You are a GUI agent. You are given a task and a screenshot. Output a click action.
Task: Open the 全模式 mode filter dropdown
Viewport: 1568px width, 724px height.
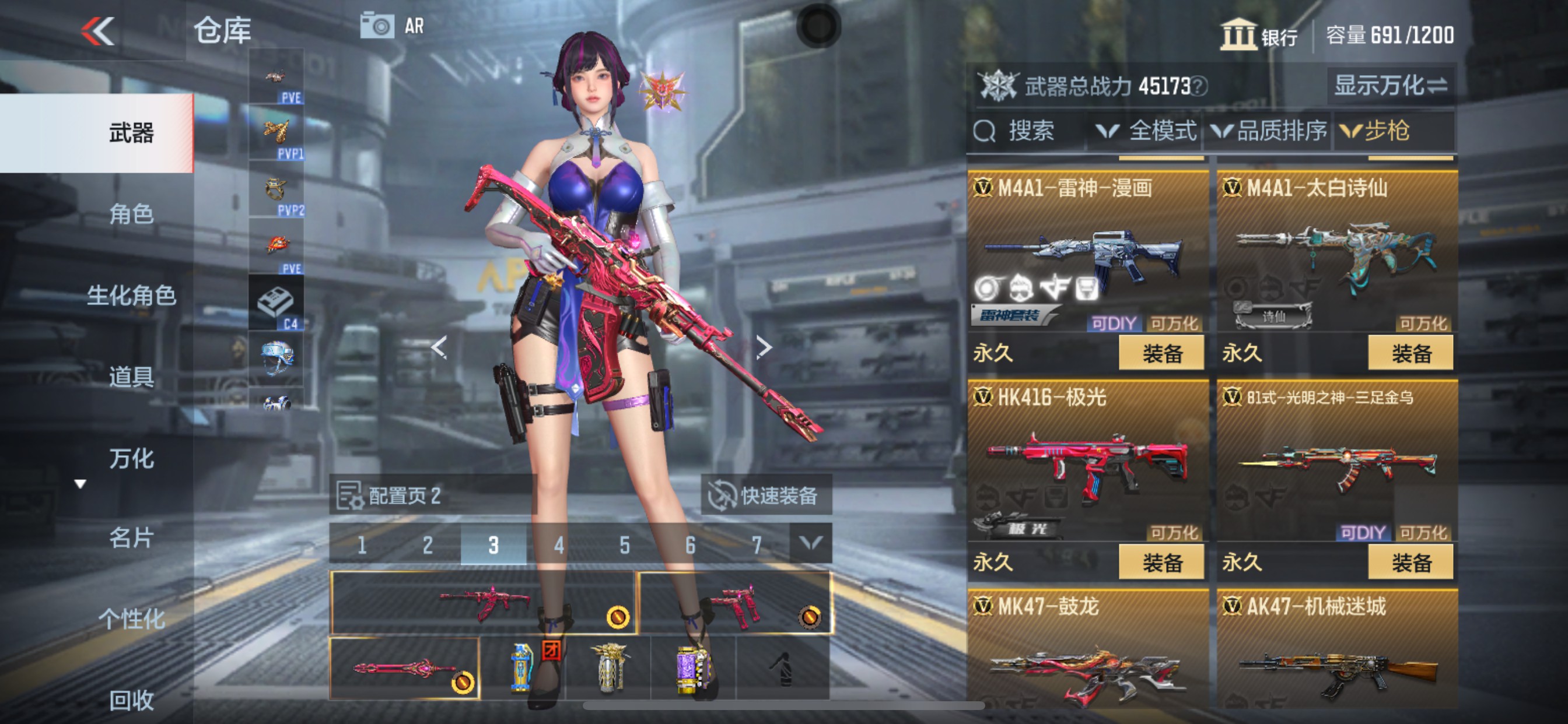click(1146, 131)
